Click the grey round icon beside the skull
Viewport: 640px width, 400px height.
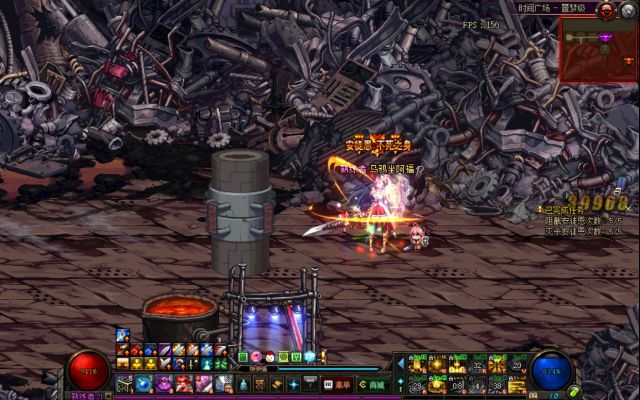click(628, 10)
